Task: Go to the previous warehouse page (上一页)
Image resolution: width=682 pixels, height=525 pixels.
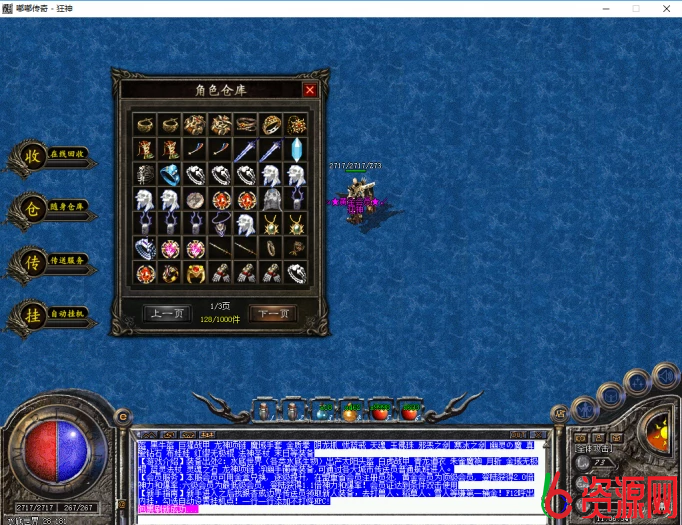Action: click(166, 313)
